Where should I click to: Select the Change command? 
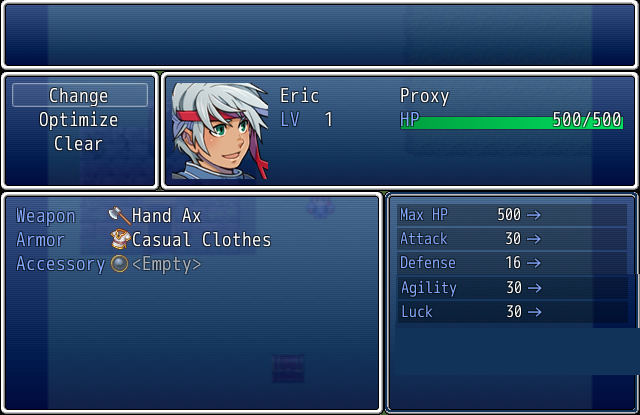pyautogui.click(x=79, y=96)
